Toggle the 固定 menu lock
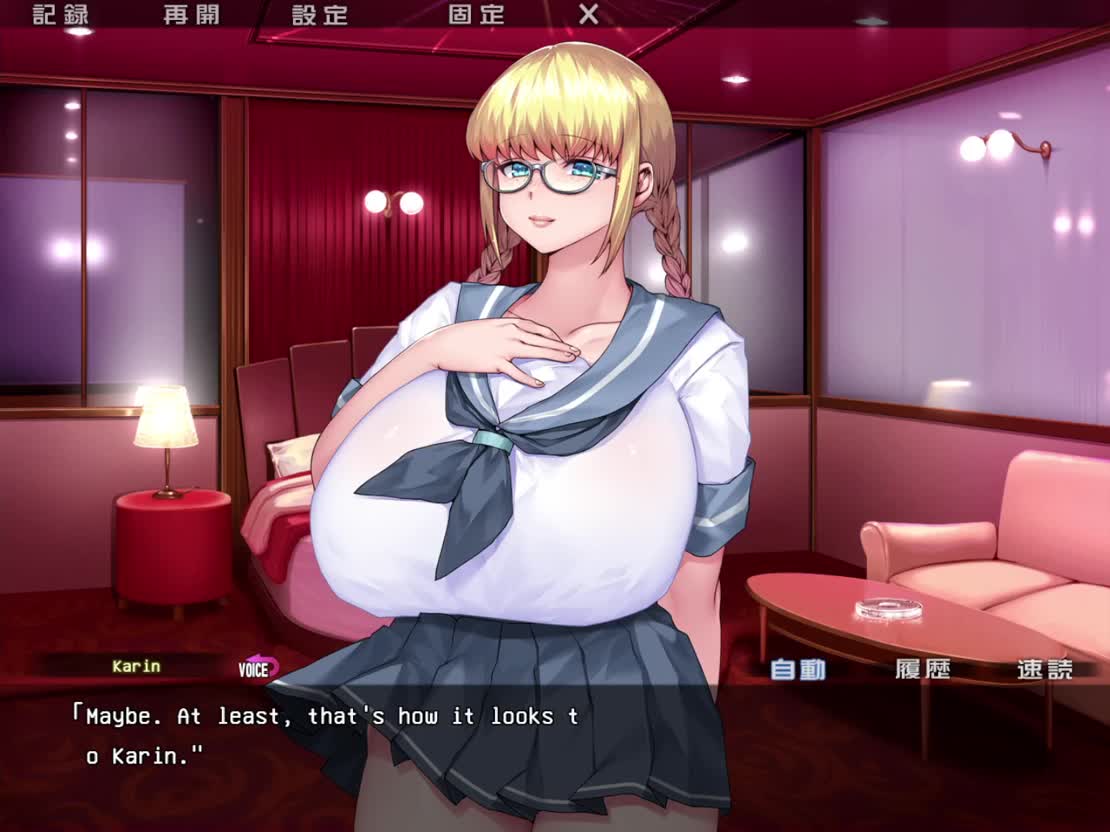 click(x=476, y=15)
